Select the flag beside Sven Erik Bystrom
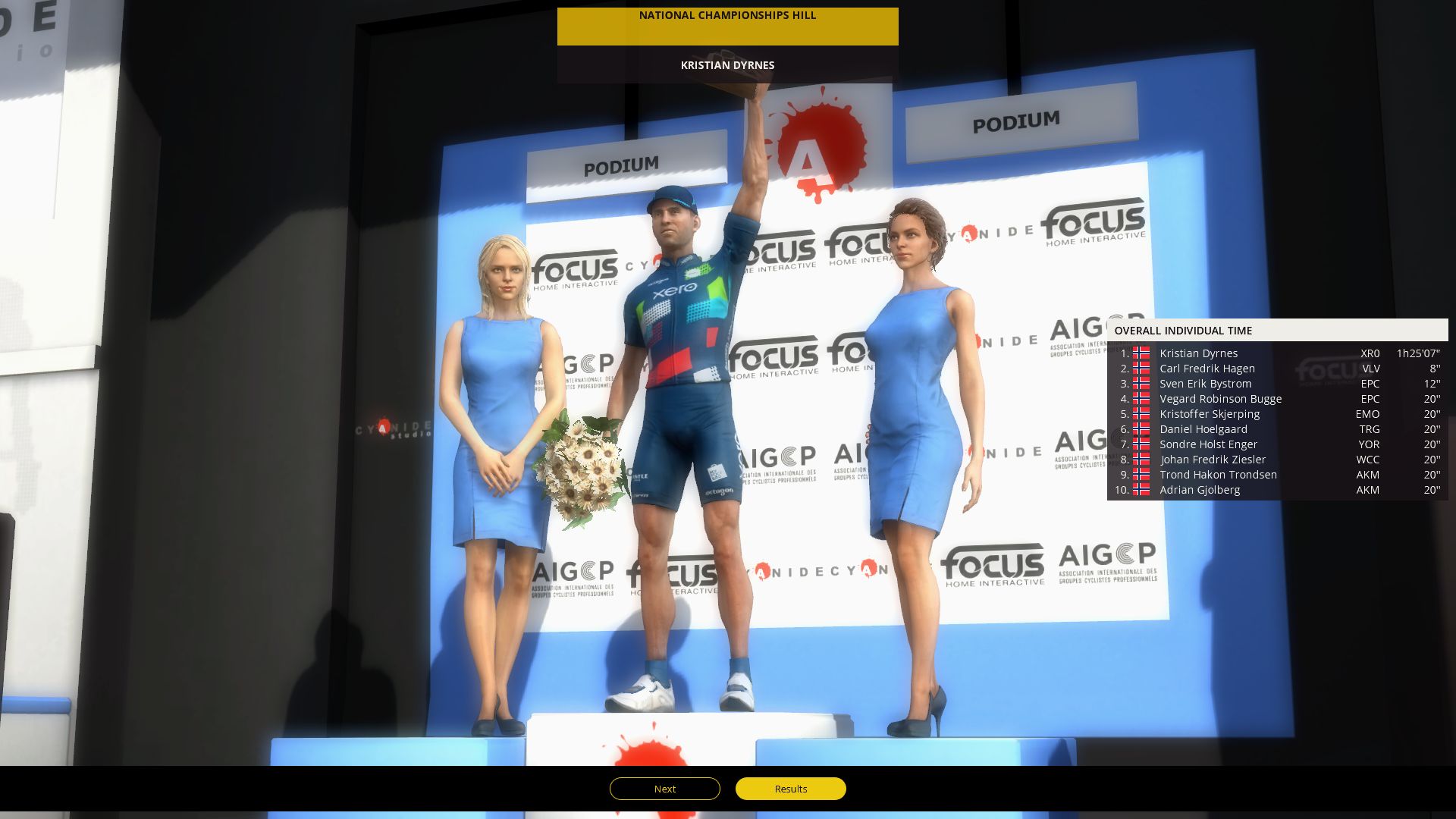The width and height of the screenshot is (1456, 819). pos(1141,384)
